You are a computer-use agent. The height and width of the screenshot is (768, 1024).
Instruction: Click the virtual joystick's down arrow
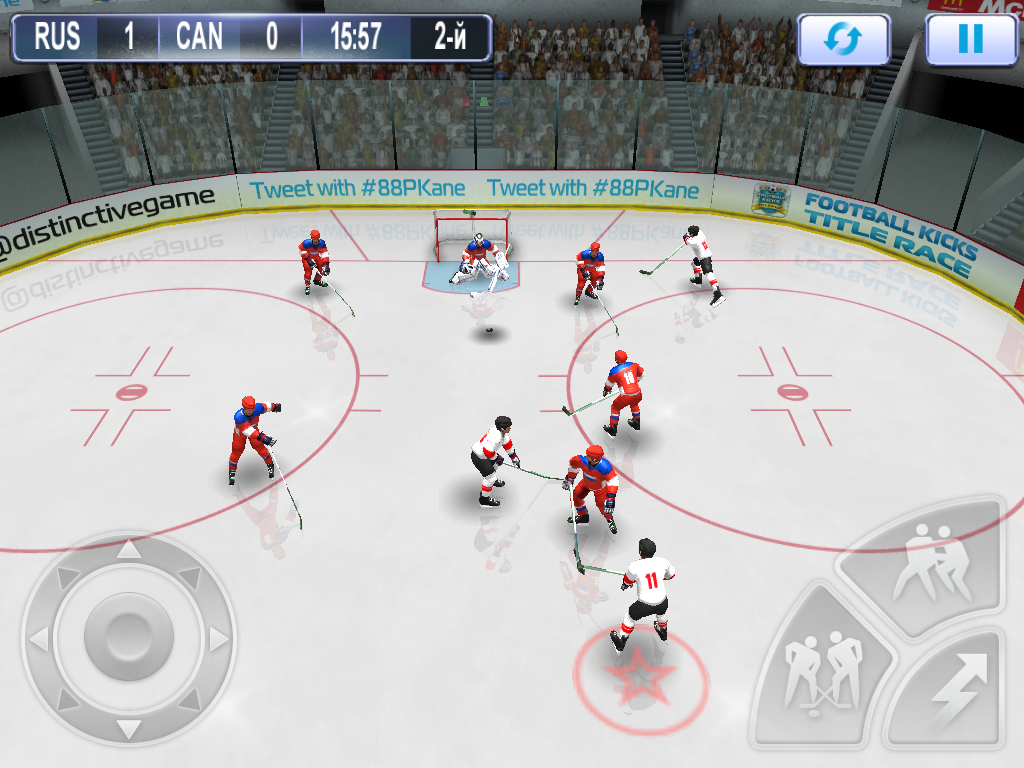128,727
